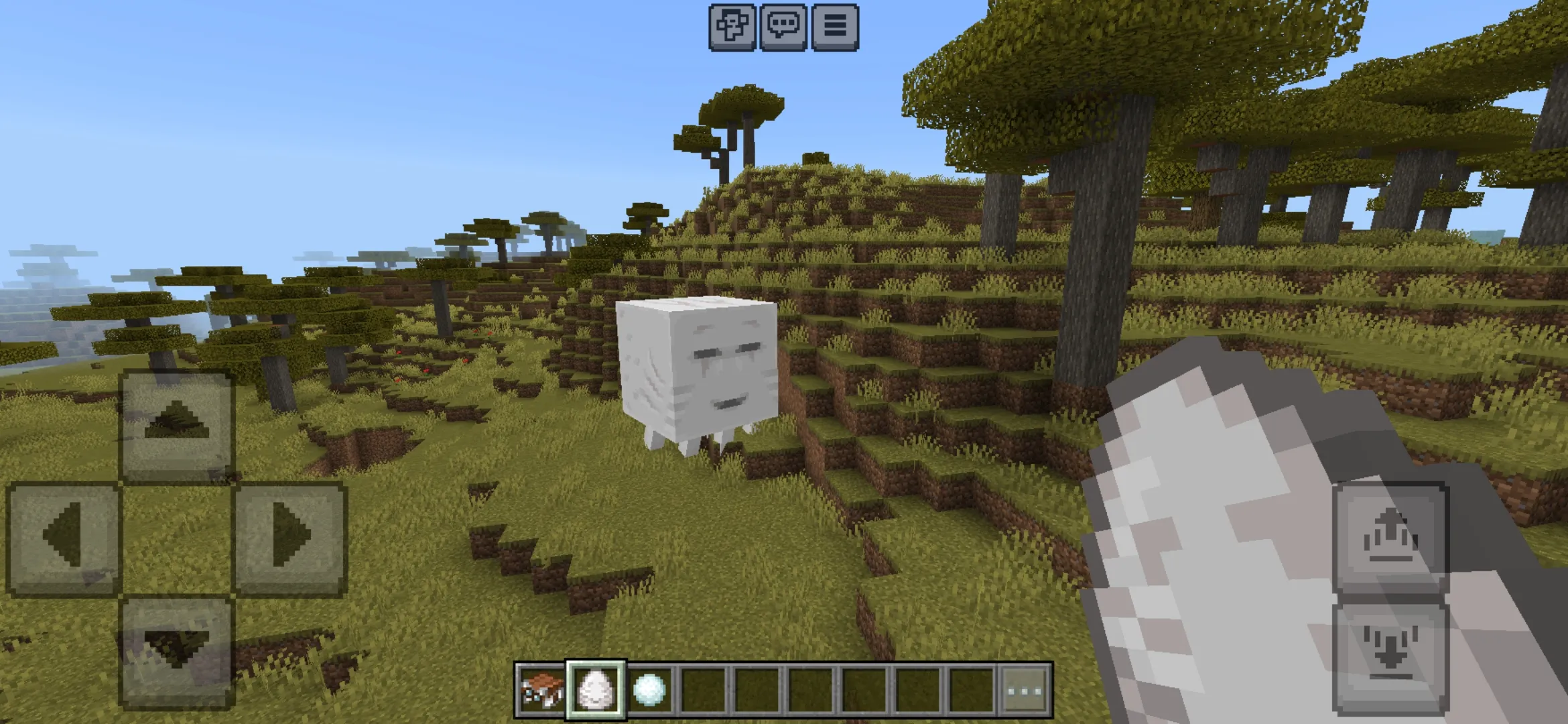Screen dimensions: 1568x724
Task: Open the emote menu button
Action: pos(732,27)
